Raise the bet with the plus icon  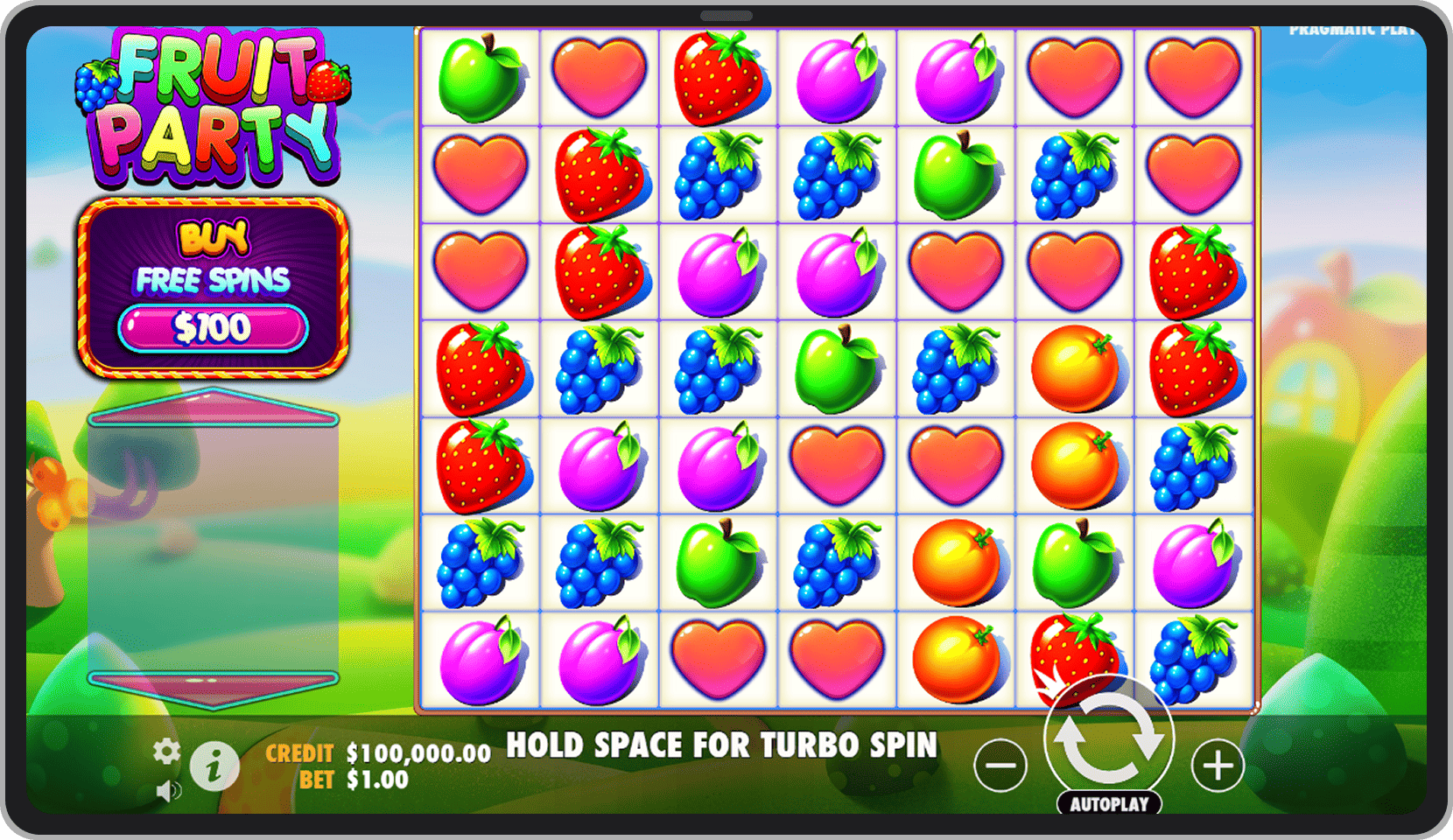(x=1217, y=766)
